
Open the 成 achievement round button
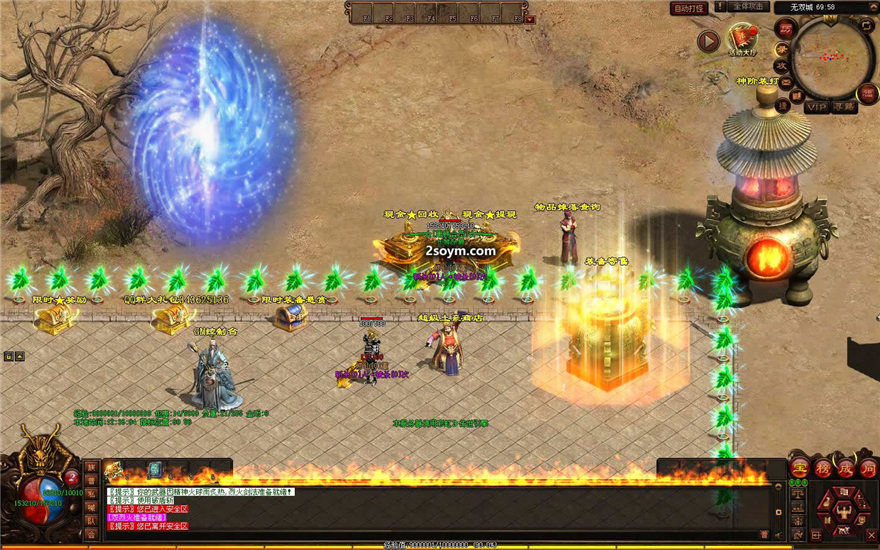point(845,467)
